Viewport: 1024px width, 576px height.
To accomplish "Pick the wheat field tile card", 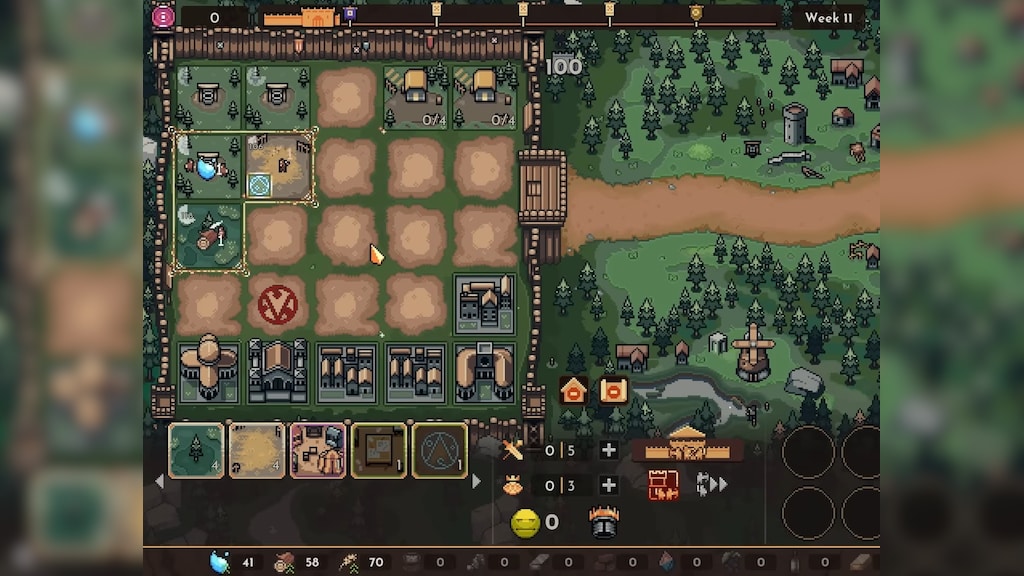I will [257, 451].
